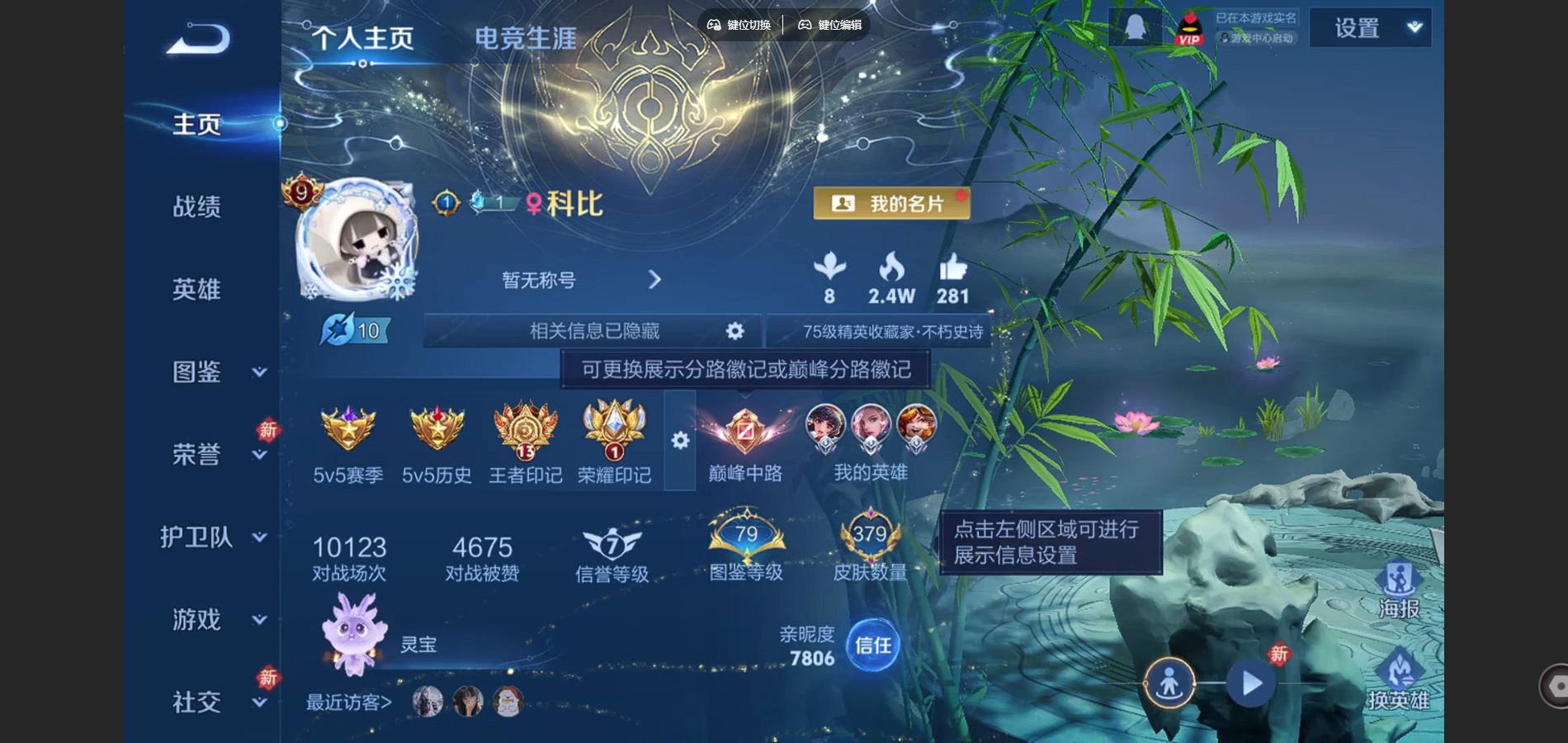This screenshot has width=1568, height=743.
Task: Click the gear icon beside the lane emblems
Action: click(x=678, y=442)
